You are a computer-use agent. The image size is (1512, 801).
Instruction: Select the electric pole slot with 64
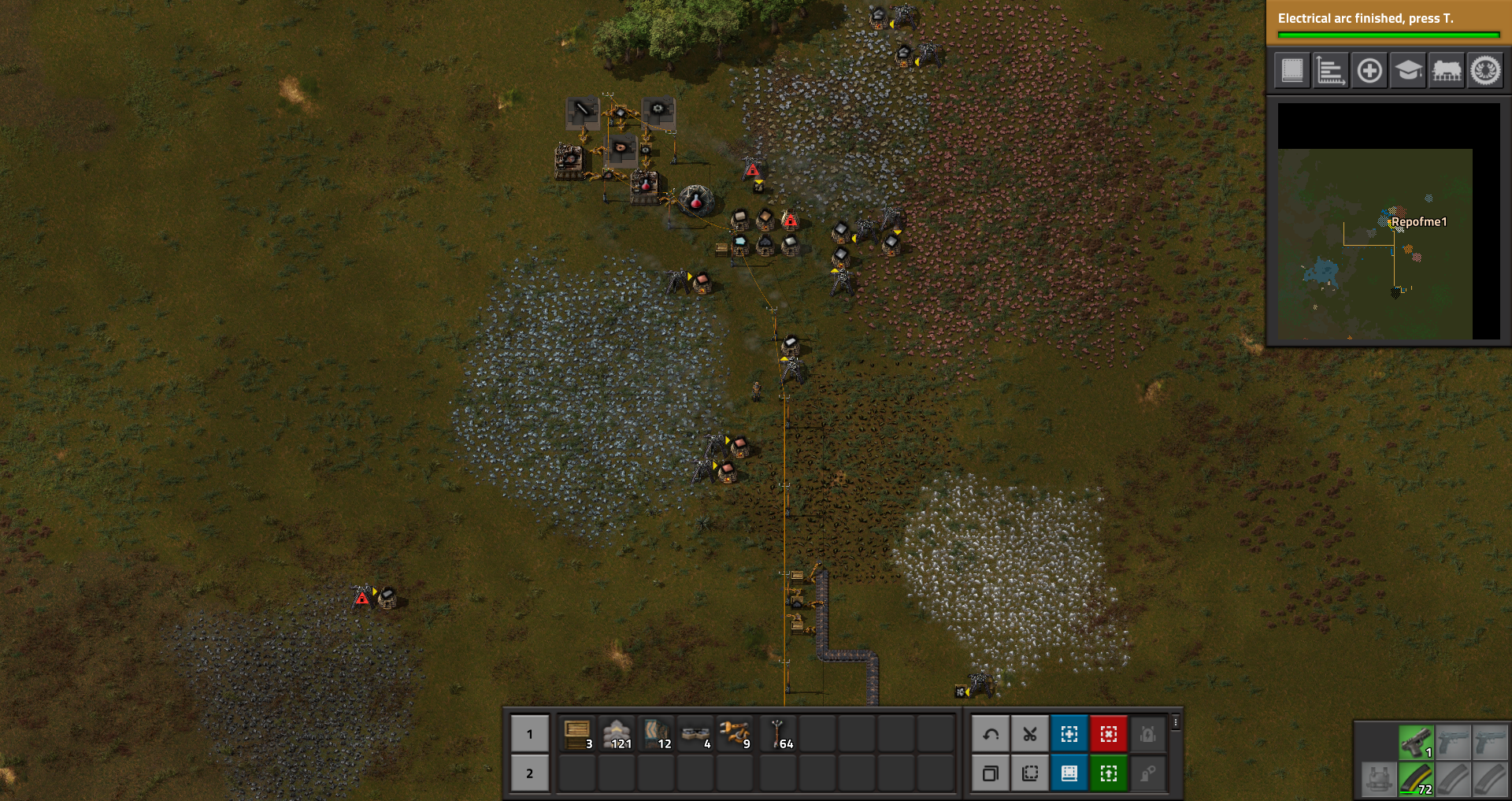click(x=778, y=734)
